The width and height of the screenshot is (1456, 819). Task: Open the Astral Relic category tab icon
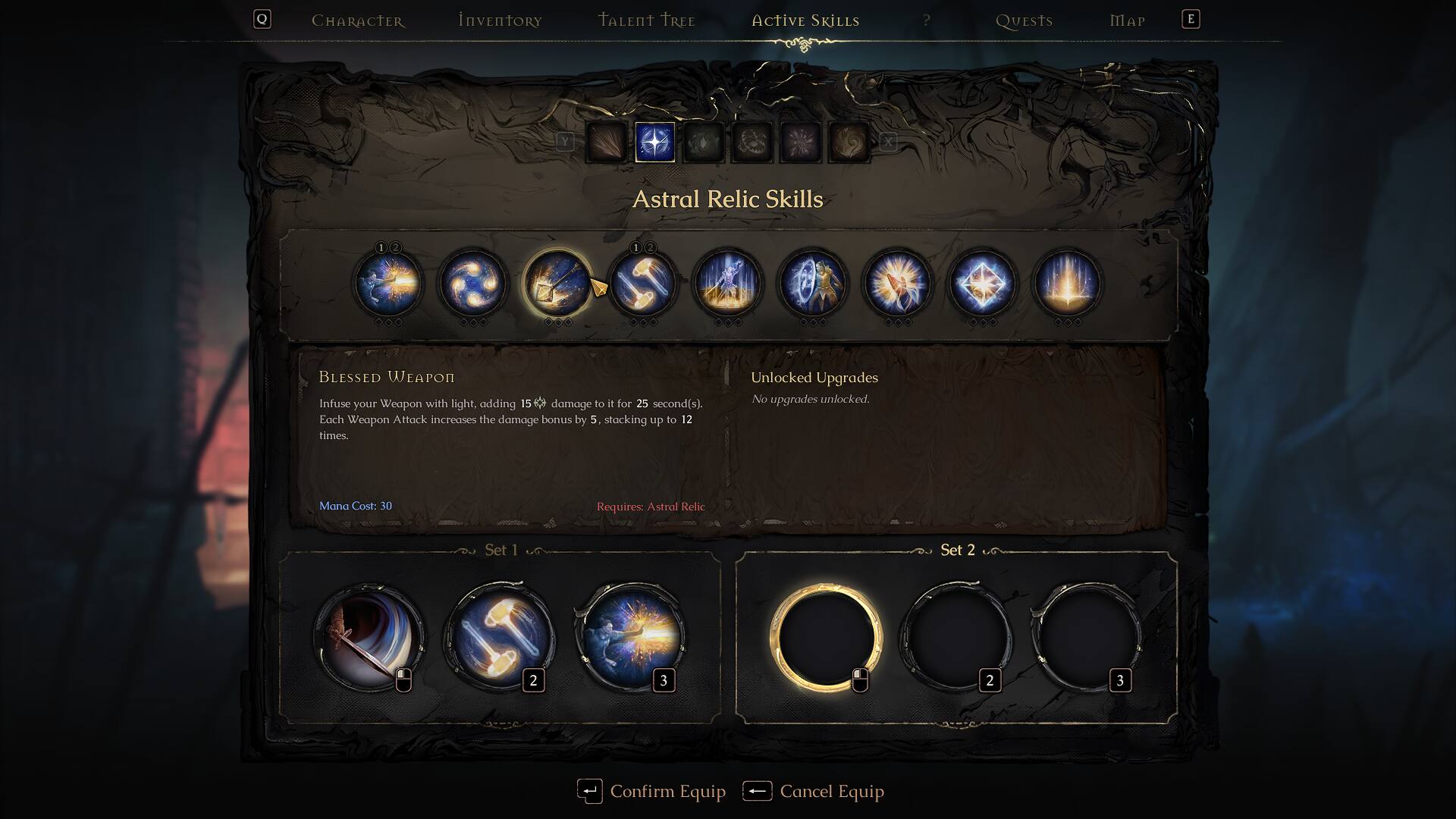[654, 143]
